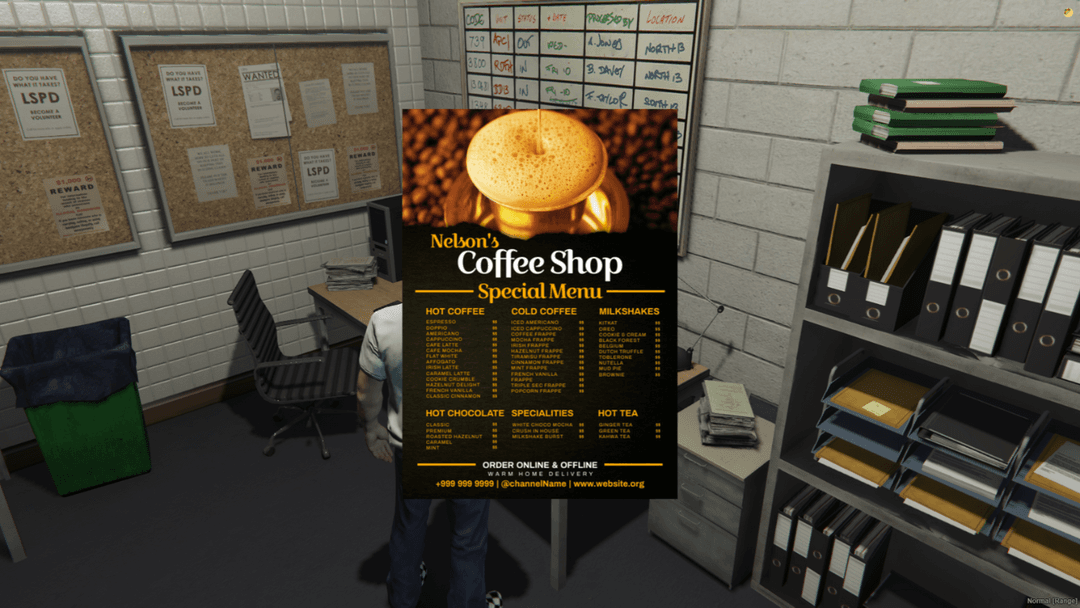Click the taco icon in the corner
The width and height of the screenshot is (1080, 608).
pyautogui.click(x=1068, y=12)
